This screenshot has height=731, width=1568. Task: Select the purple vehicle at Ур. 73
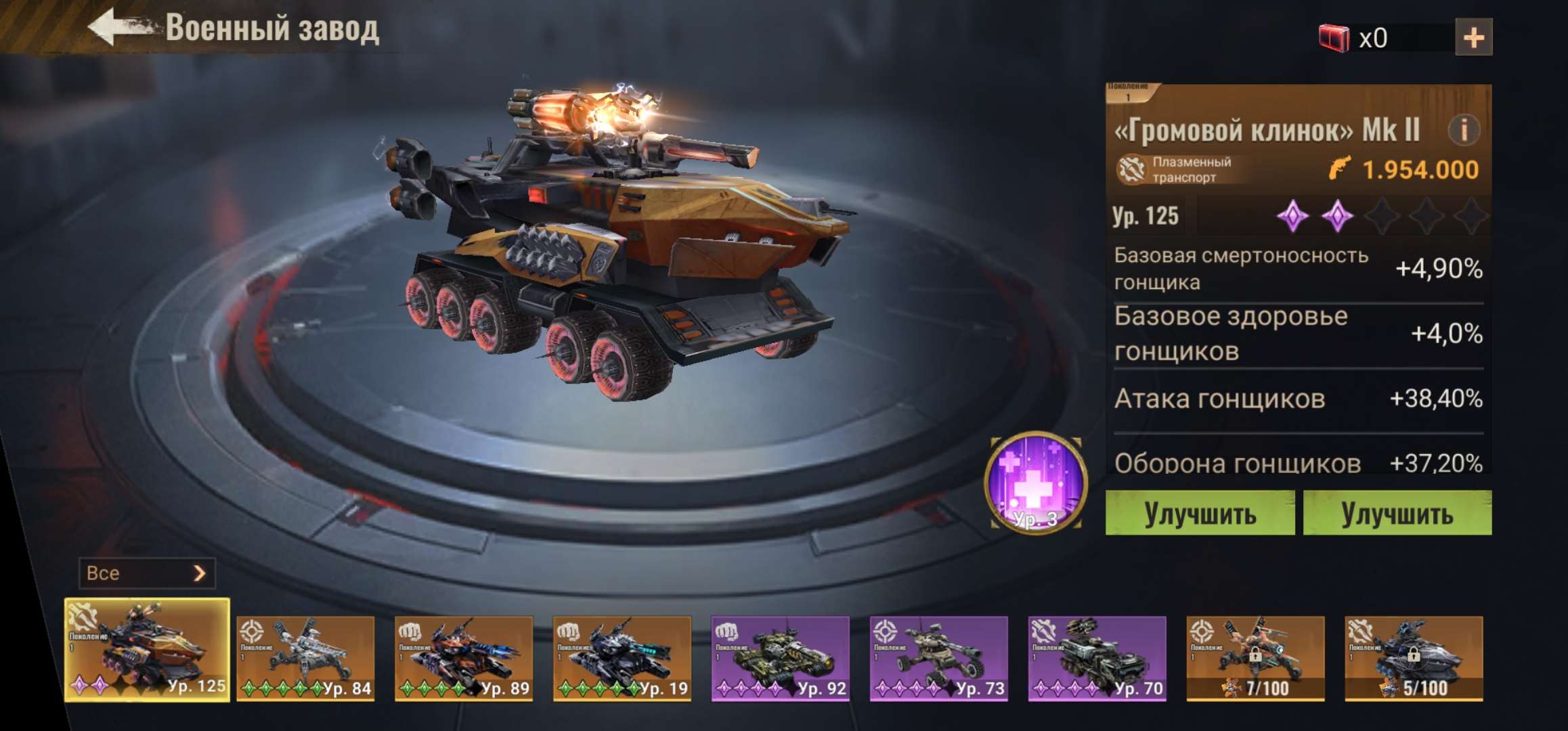(939, 658)
